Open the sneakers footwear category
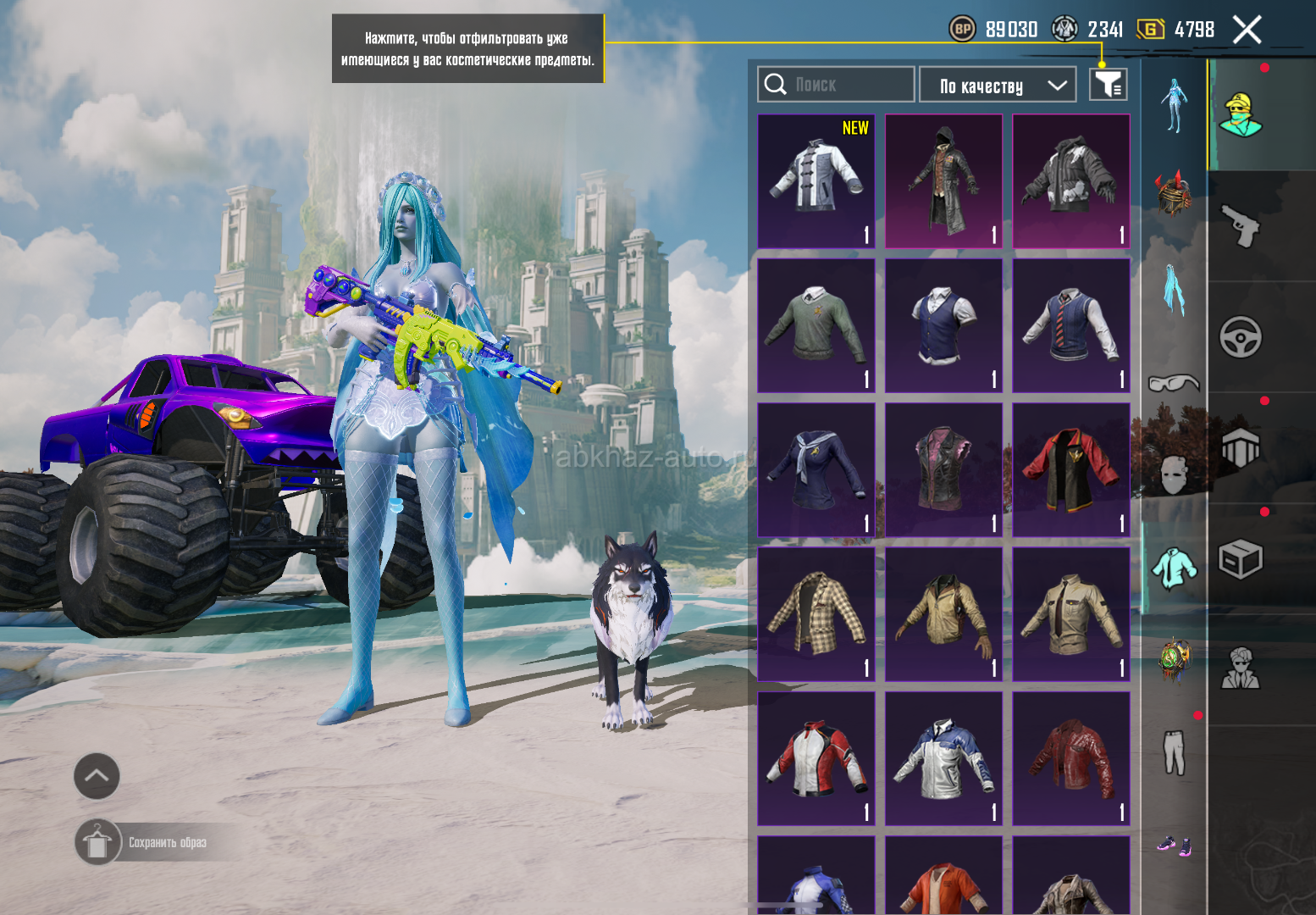 pyautogui.click(x=1174, y=845)
